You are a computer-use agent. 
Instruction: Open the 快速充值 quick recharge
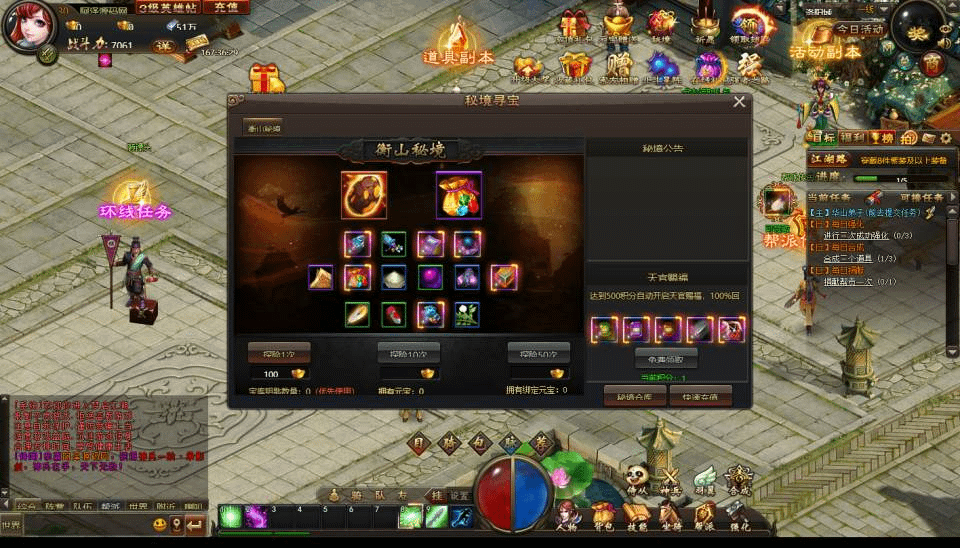(x=700, y=395)
